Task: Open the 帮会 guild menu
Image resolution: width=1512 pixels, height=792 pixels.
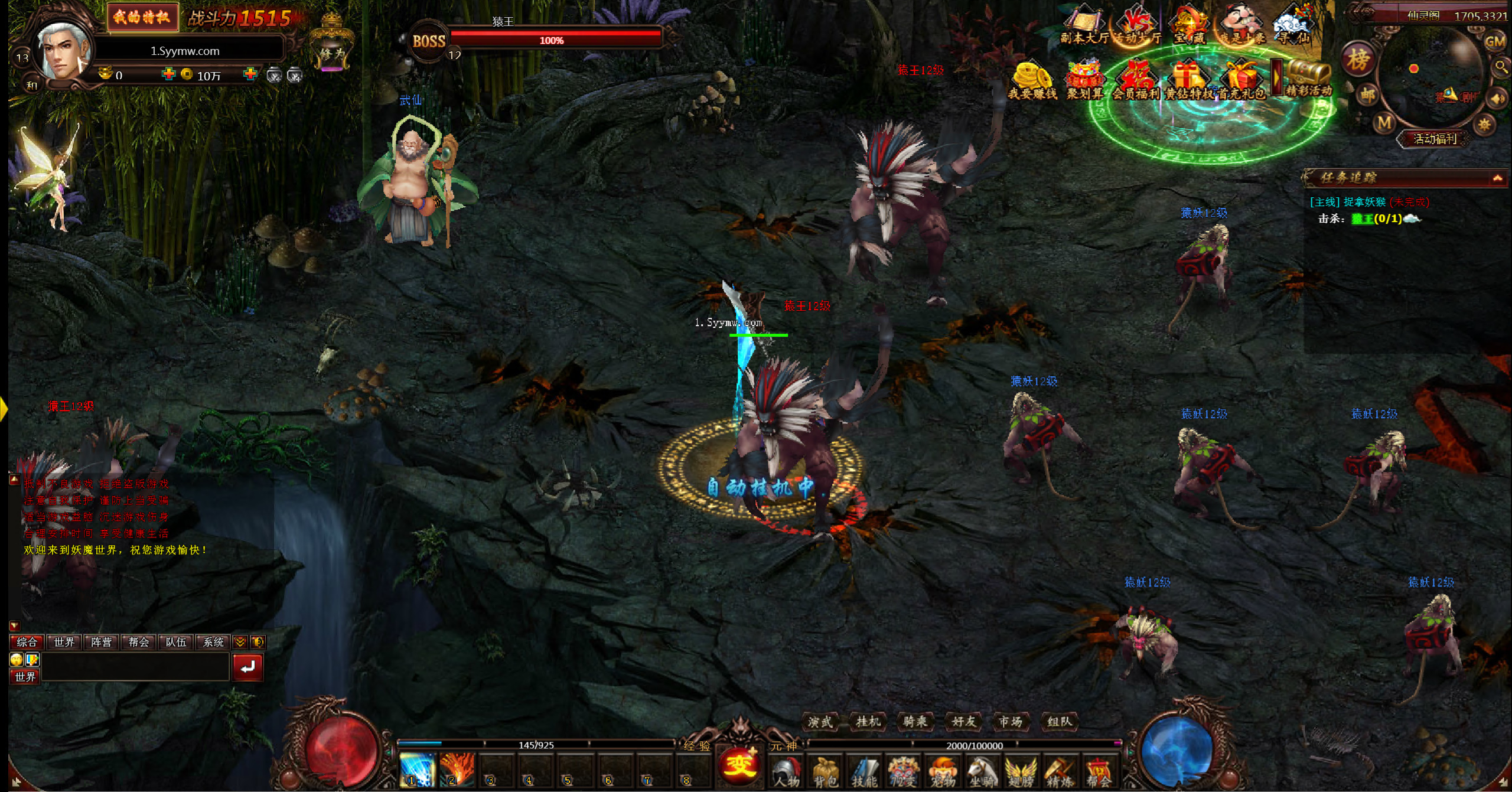Action: coord(1098,771)
